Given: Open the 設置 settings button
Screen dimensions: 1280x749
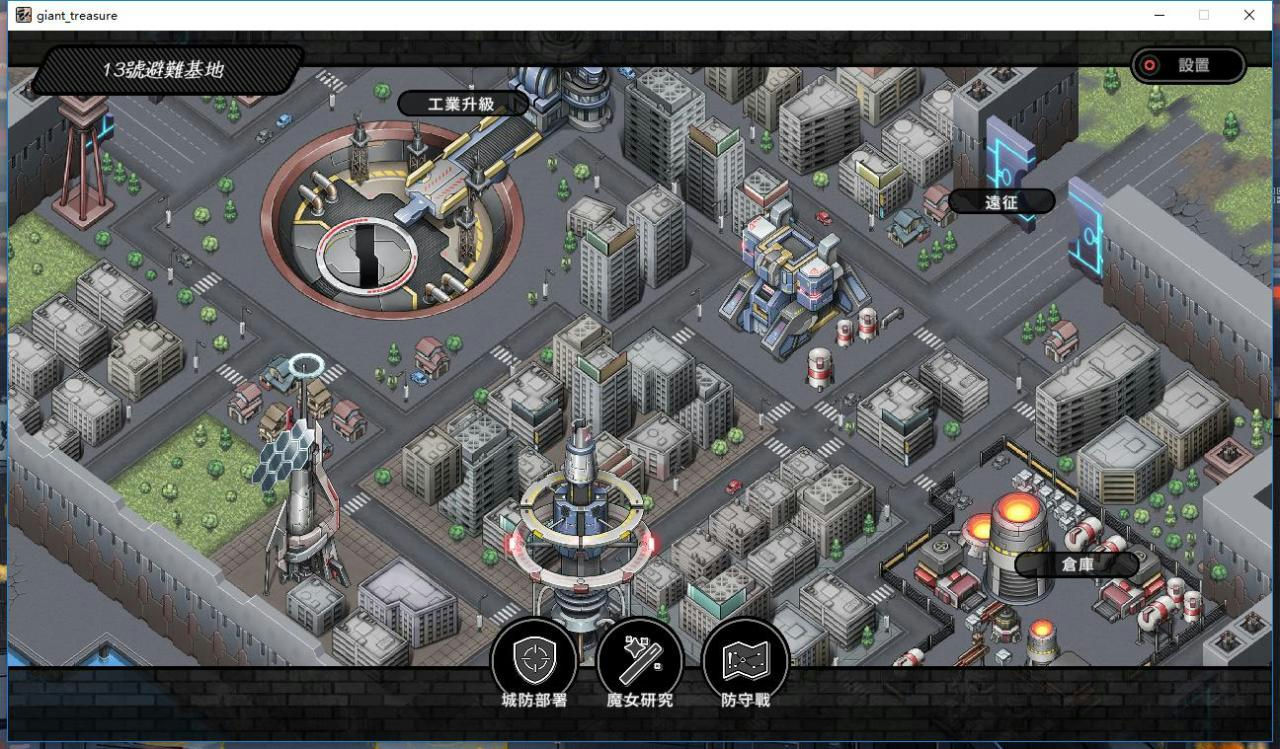Looking at the screenshot, I should click(1188, 65).
